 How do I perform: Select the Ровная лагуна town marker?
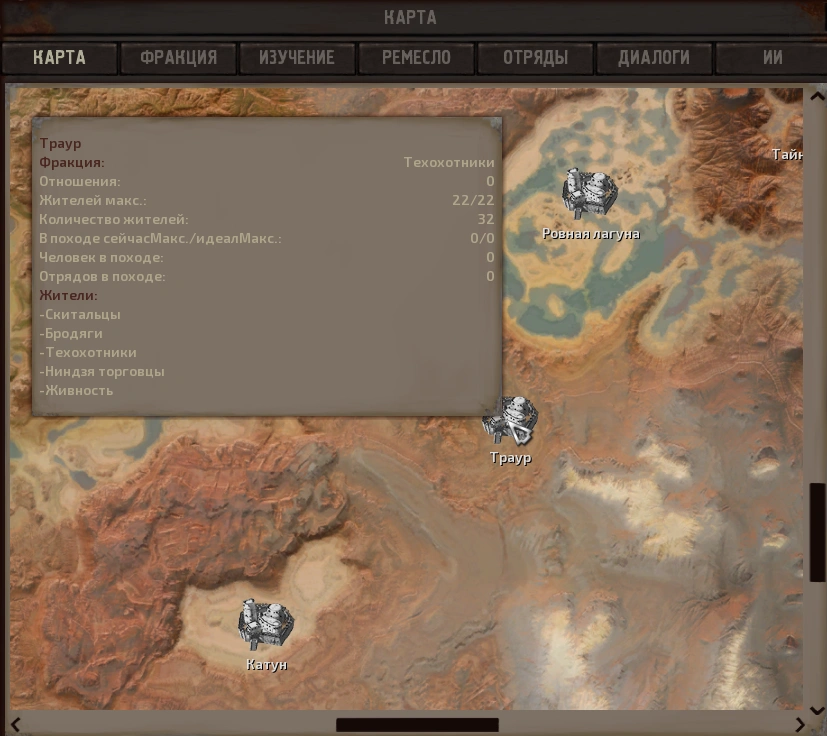click(590, 195)
